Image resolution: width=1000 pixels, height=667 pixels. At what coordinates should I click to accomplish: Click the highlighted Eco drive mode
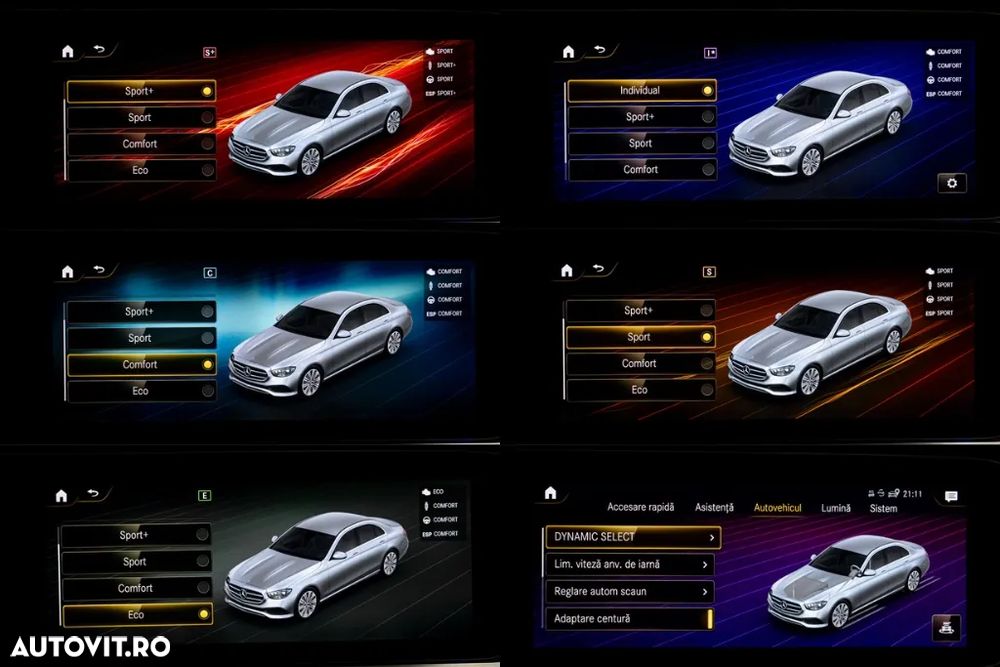coord(138,615)
